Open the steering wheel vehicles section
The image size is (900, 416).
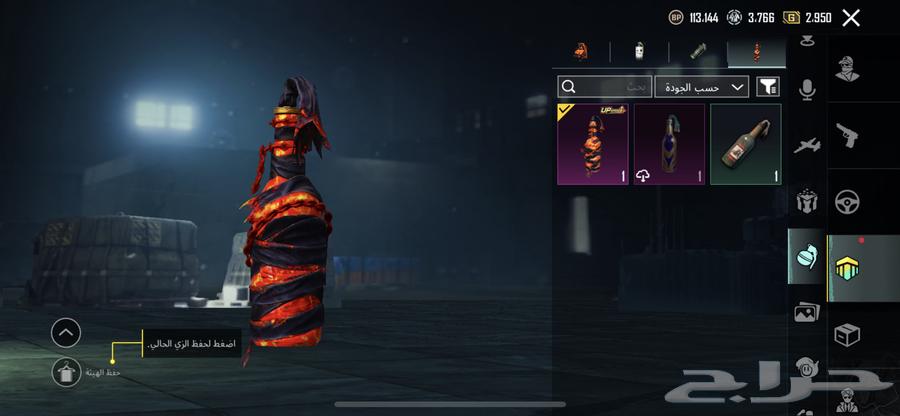tap(846, 201)
